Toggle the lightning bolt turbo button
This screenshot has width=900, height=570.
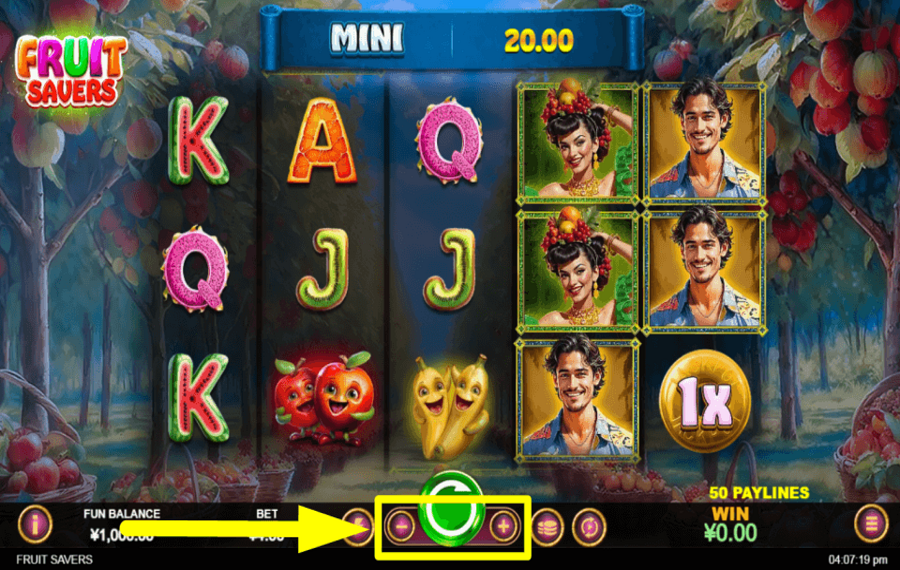[x=357, y=525]
